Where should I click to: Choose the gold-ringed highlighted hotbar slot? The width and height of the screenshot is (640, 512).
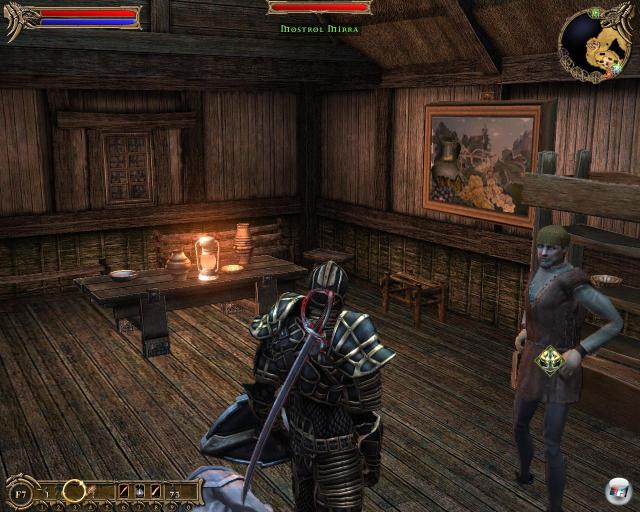coord(74,491)
